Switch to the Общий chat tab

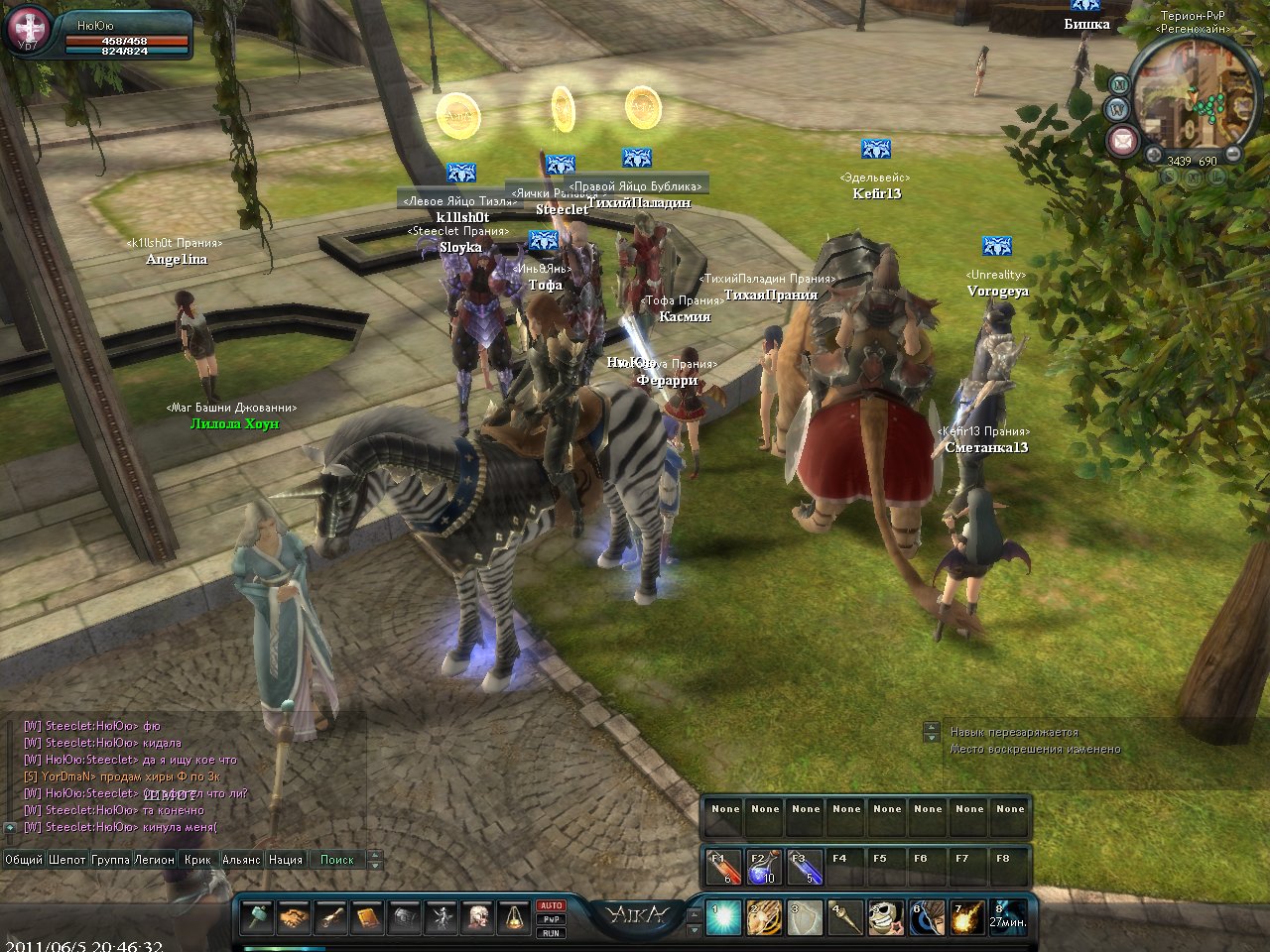[x=24, y=860]
